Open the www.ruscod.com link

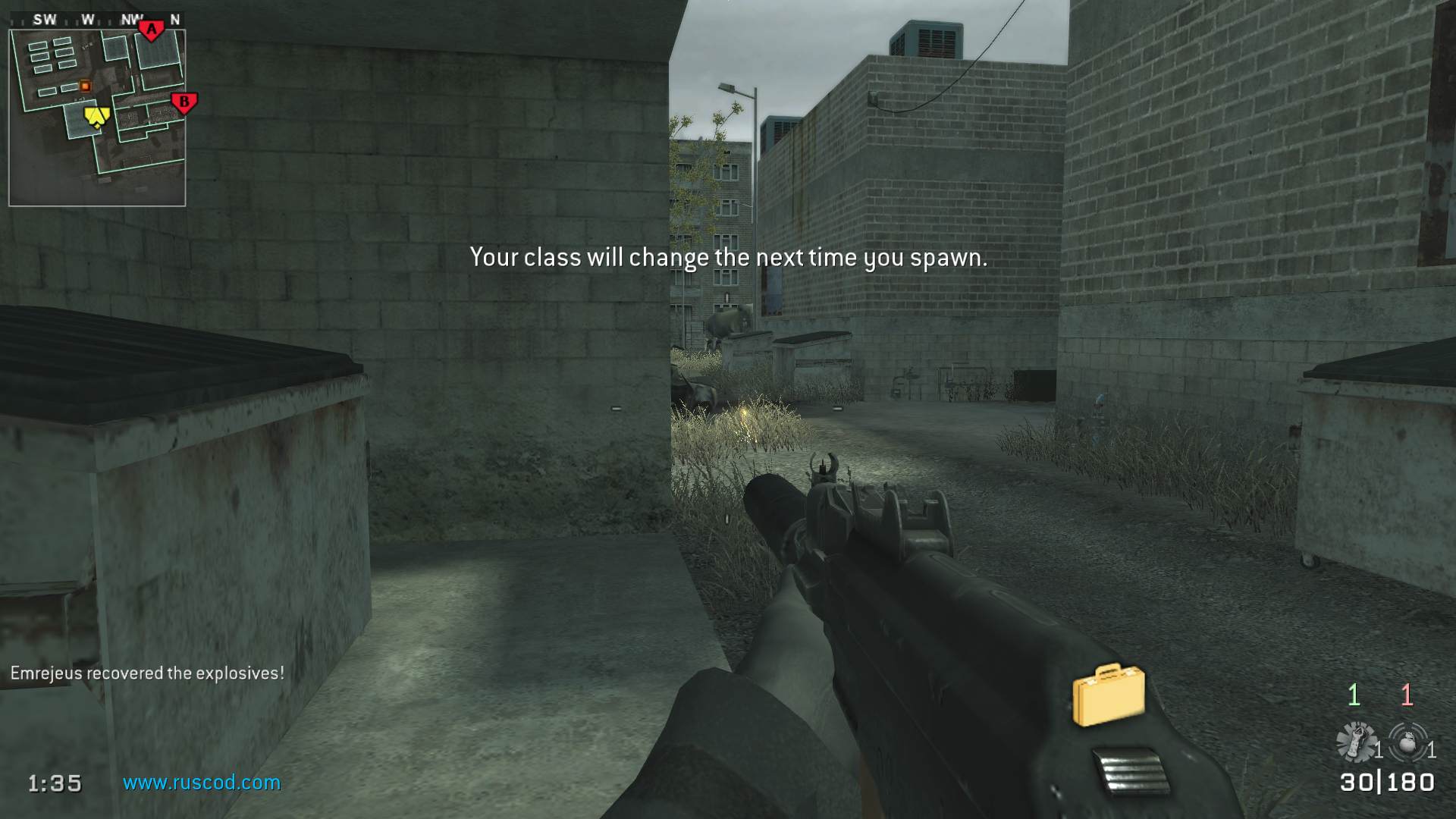(202, 783)
